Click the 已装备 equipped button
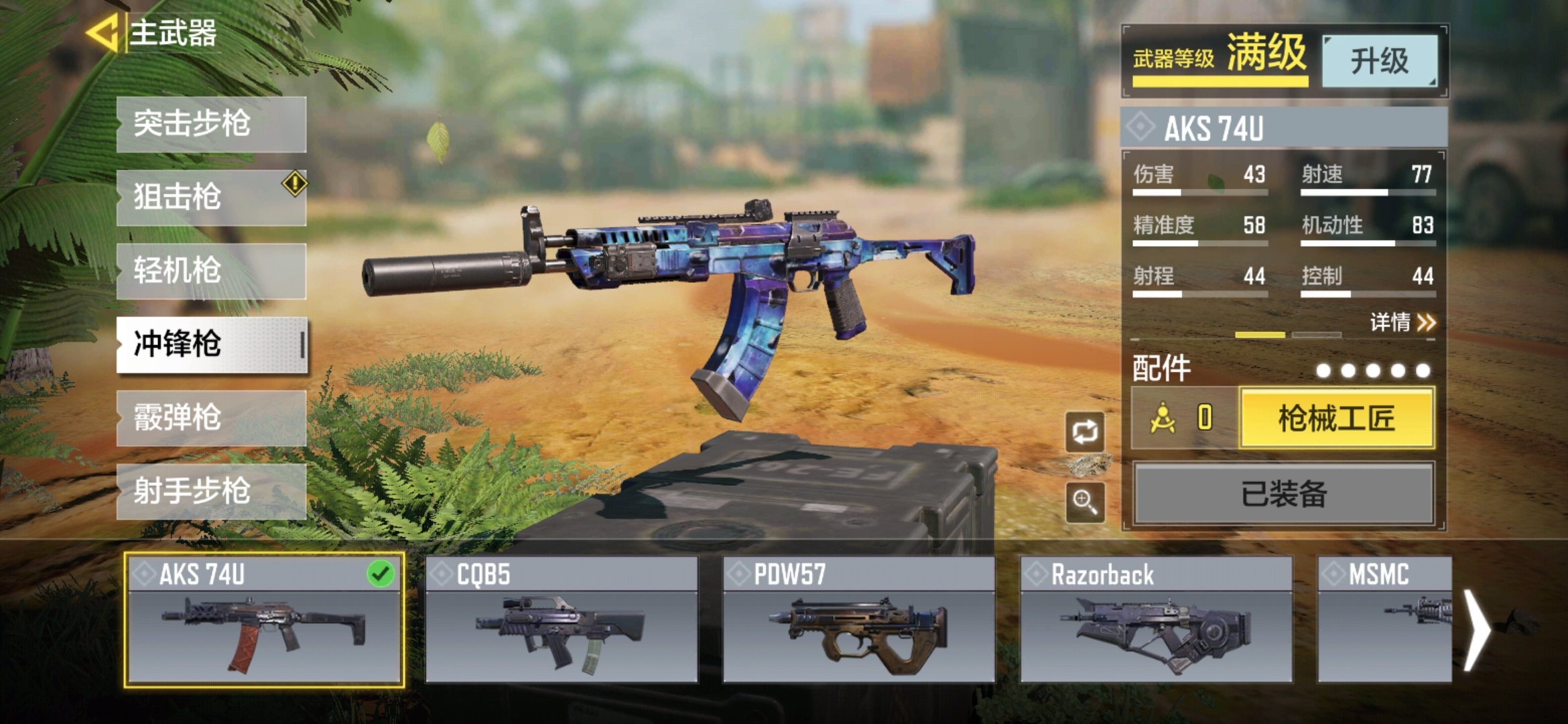This screenshot has height=724, width=1568. 1283,494
